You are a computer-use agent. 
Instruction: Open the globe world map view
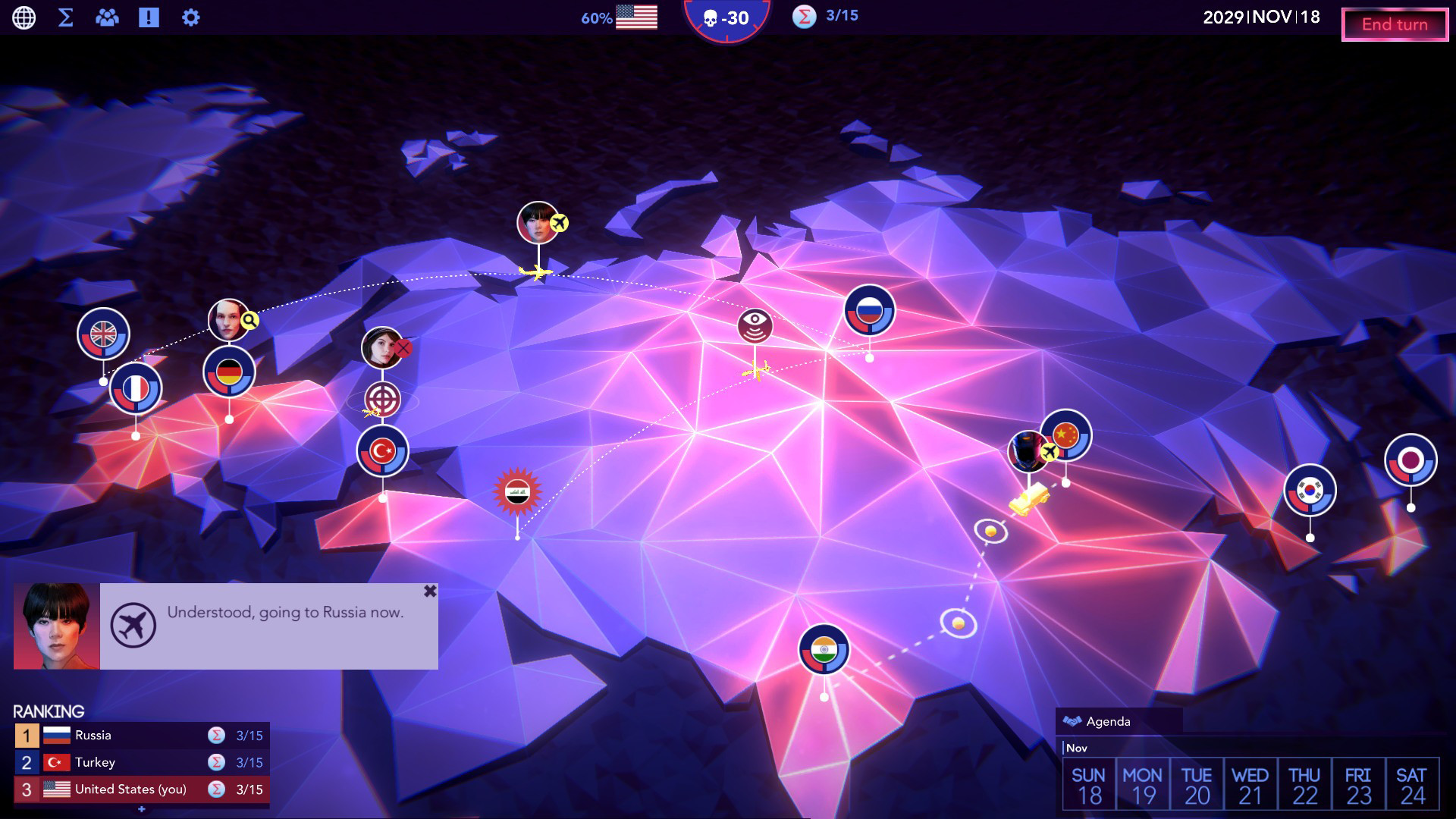pyautogui.click(x=24, y=17)
